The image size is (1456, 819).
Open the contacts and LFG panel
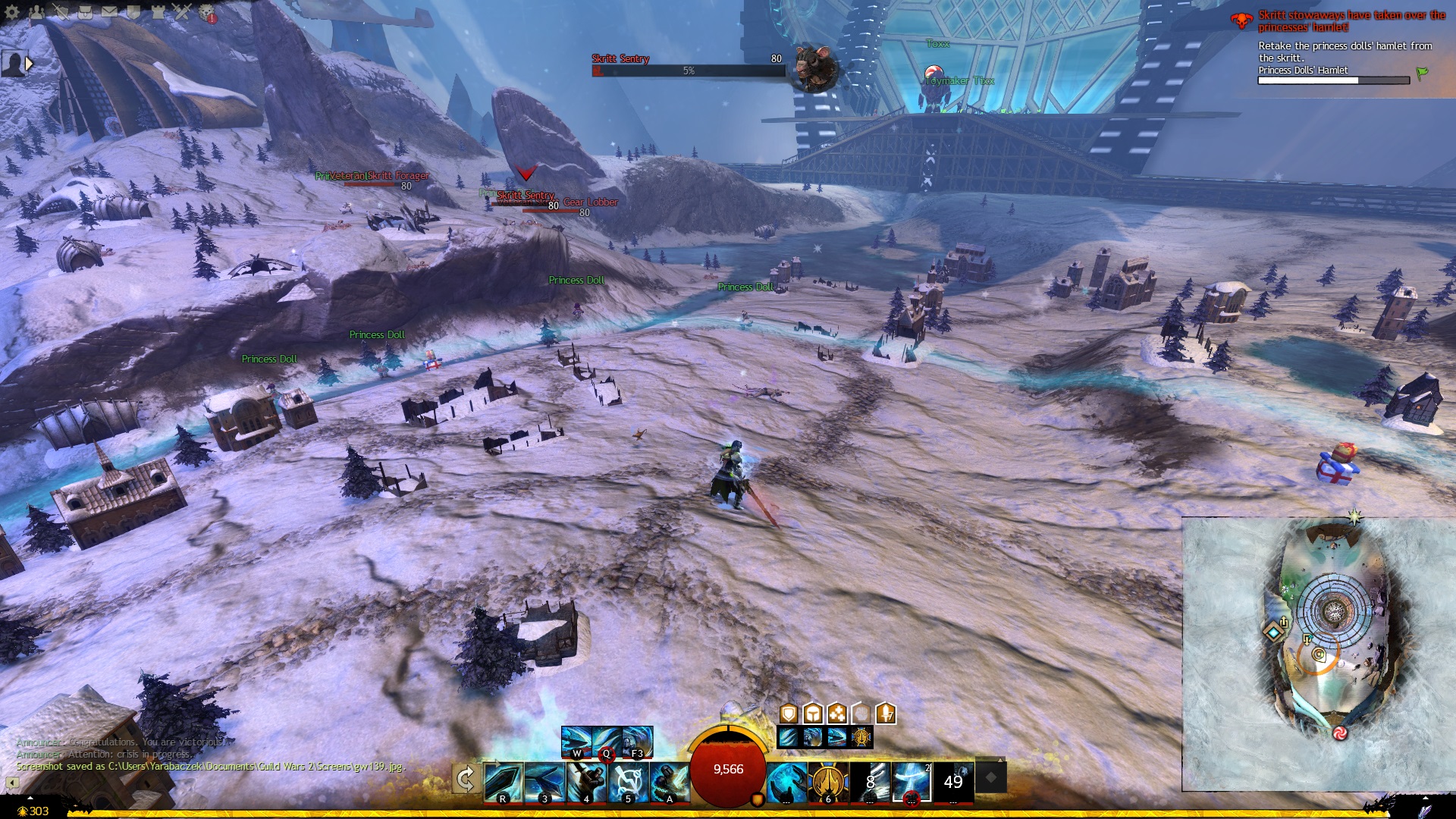pyautogui.click(x=36, y=12)
